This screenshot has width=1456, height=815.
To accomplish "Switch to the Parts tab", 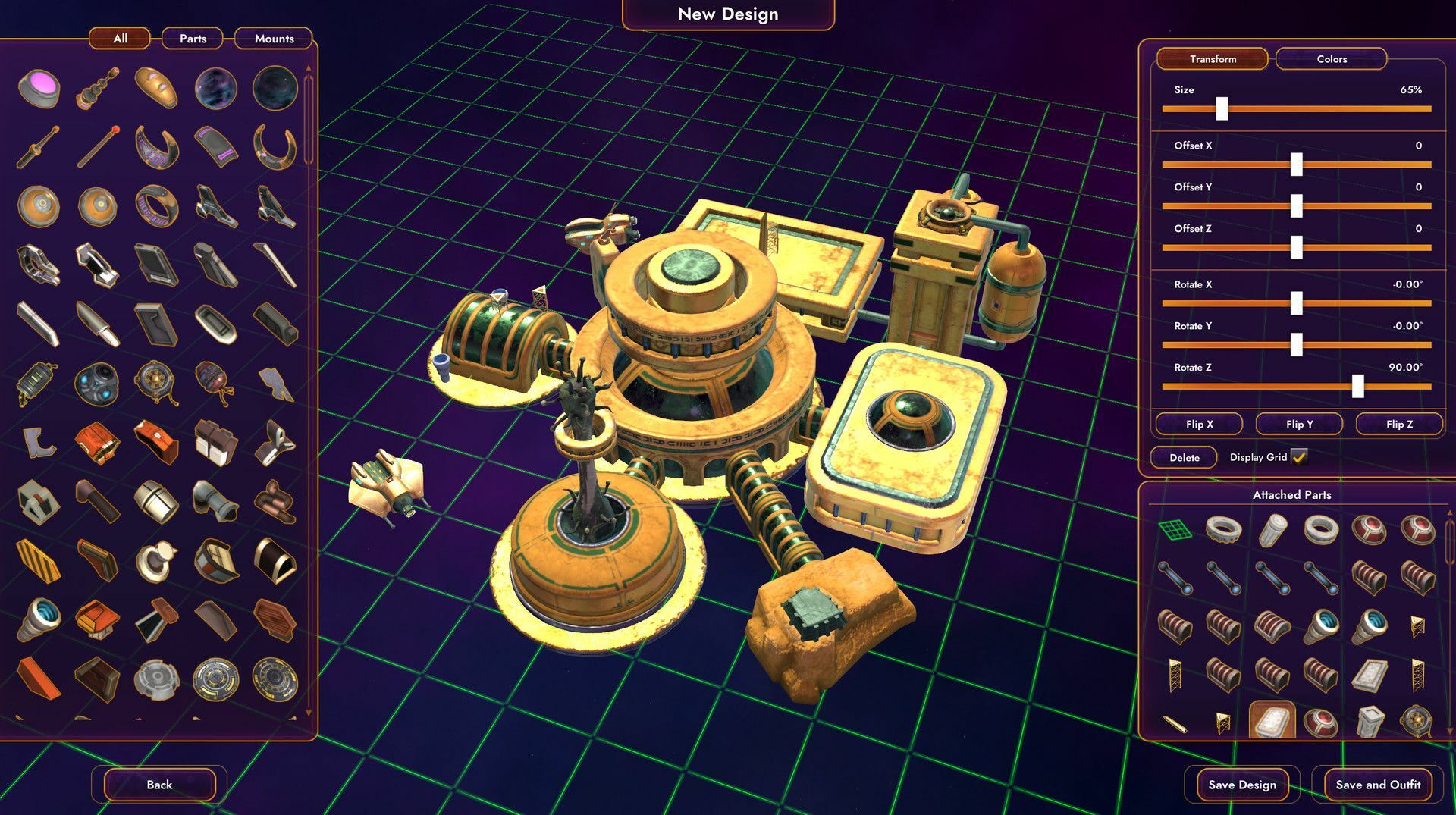I will tap(191, 39).
